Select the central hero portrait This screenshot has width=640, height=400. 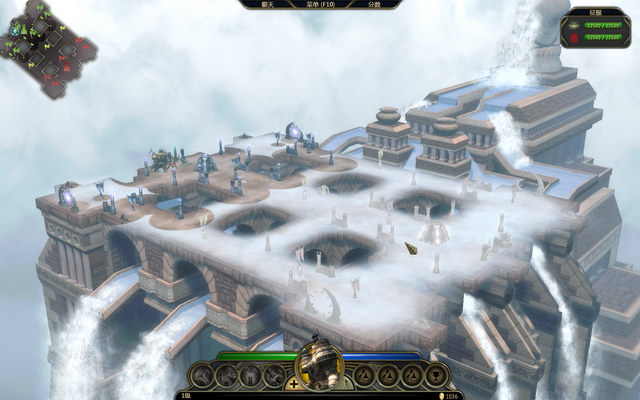pos(321,367)
